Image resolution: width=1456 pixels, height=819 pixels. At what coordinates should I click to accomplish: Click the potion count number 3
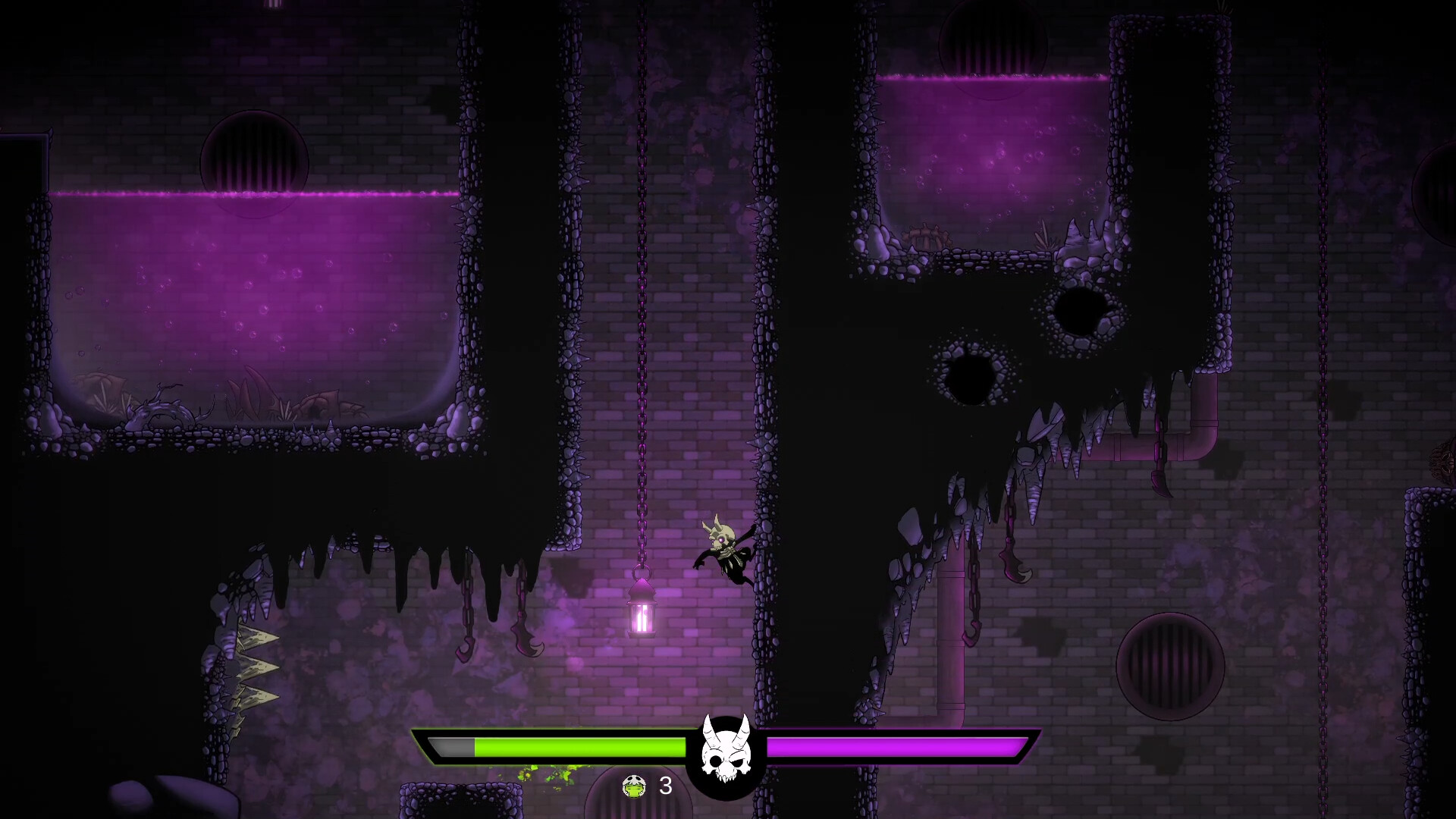click(x=666, y=787)
